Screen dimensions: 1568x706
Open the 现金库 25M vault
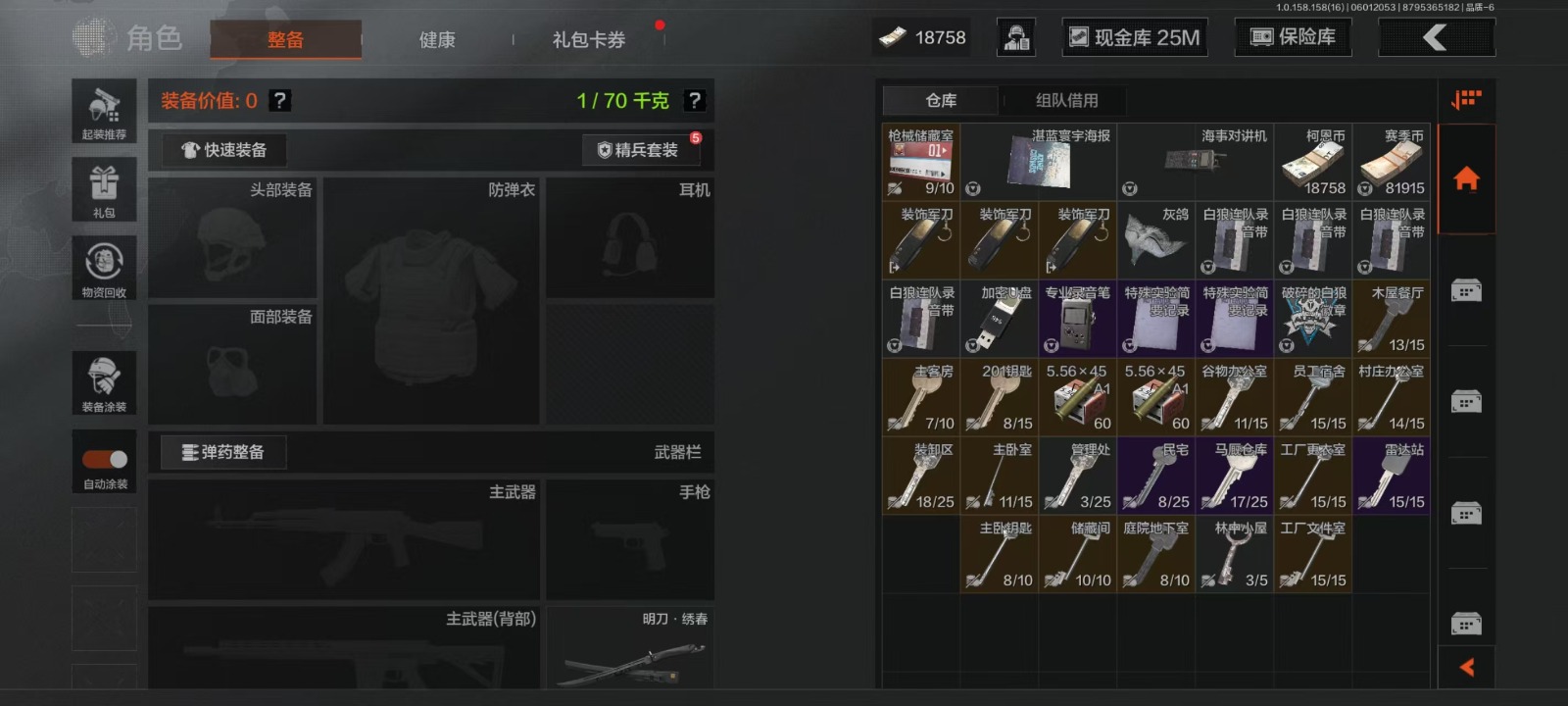[x=1135, y=38]
